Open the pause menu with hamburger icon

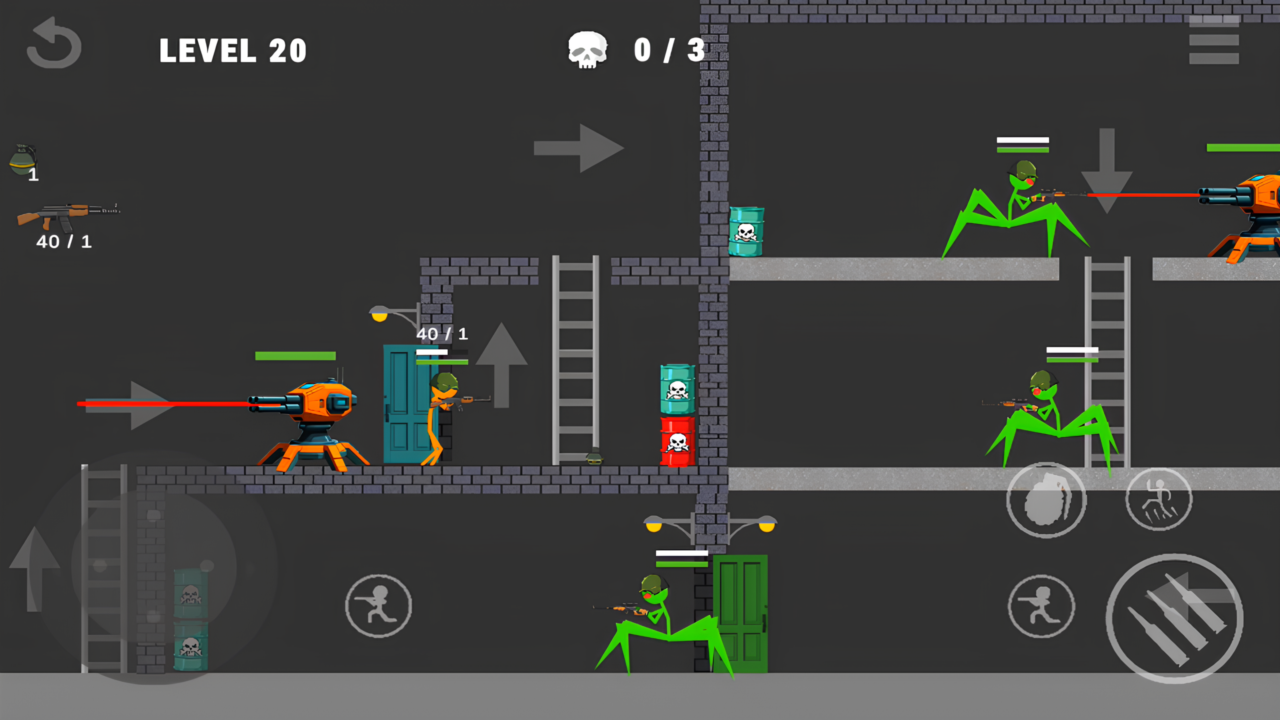(x=1213, y=40)
